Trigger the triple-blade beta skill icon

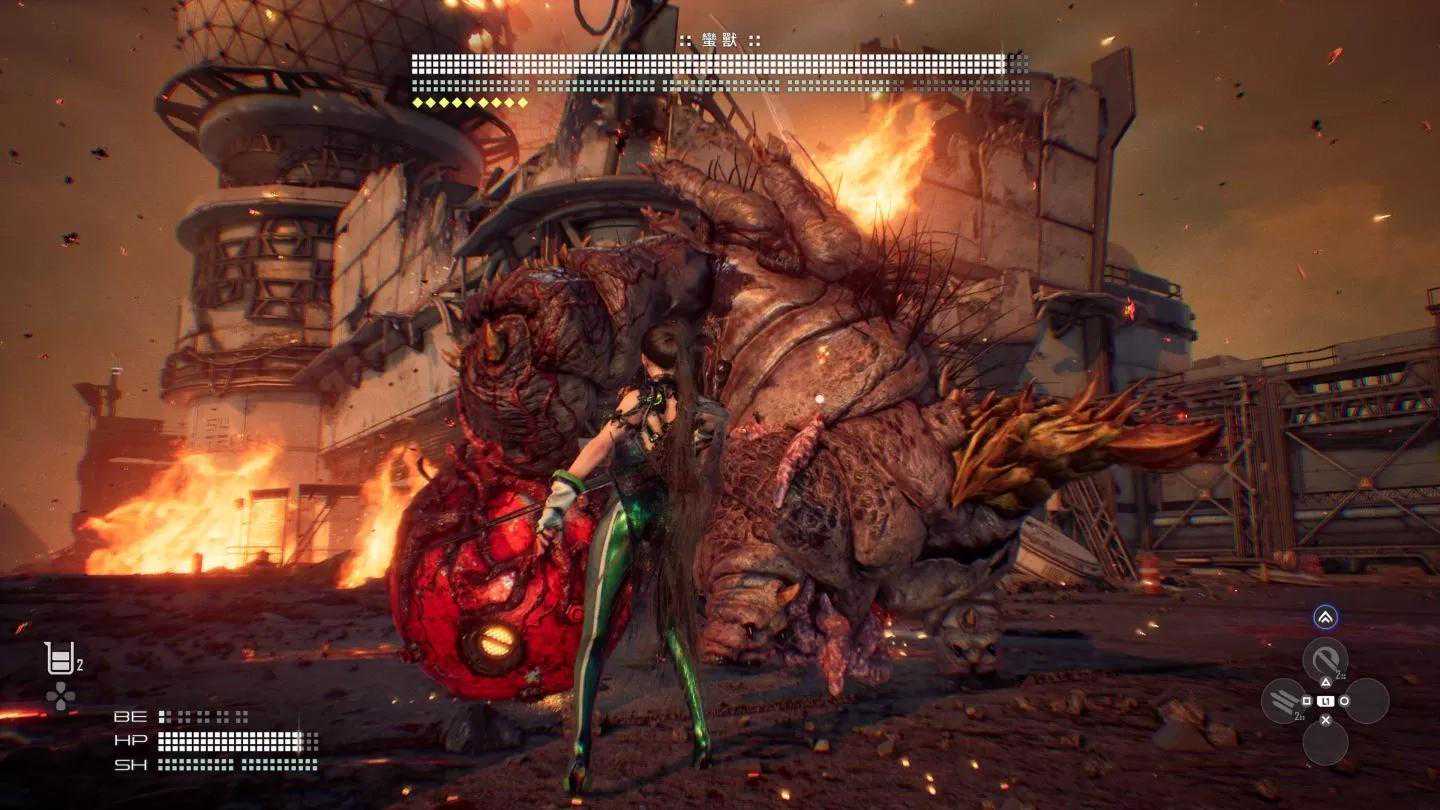pos(1284,700)
